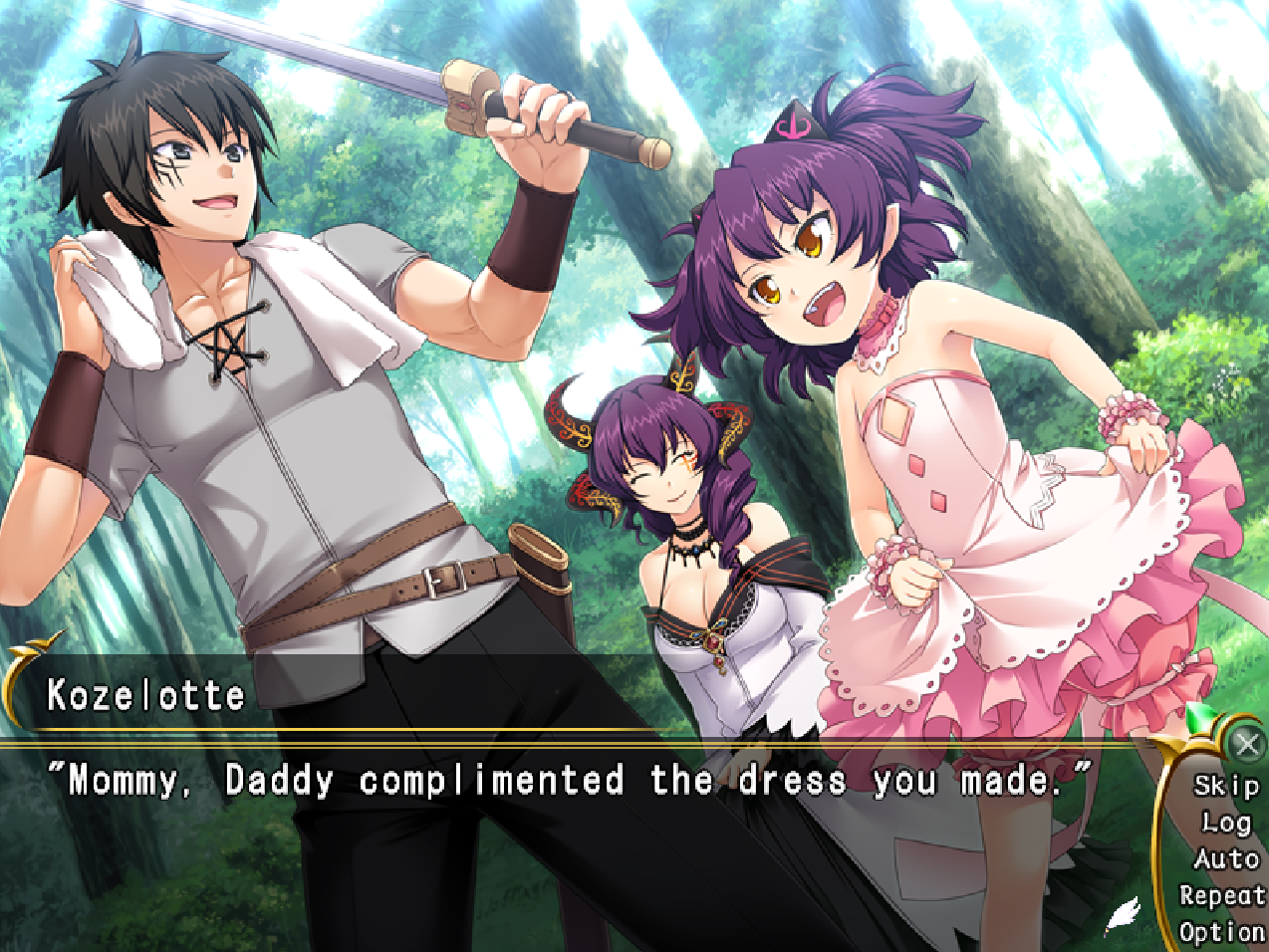Open the dialogue Log

point(1226,823)
